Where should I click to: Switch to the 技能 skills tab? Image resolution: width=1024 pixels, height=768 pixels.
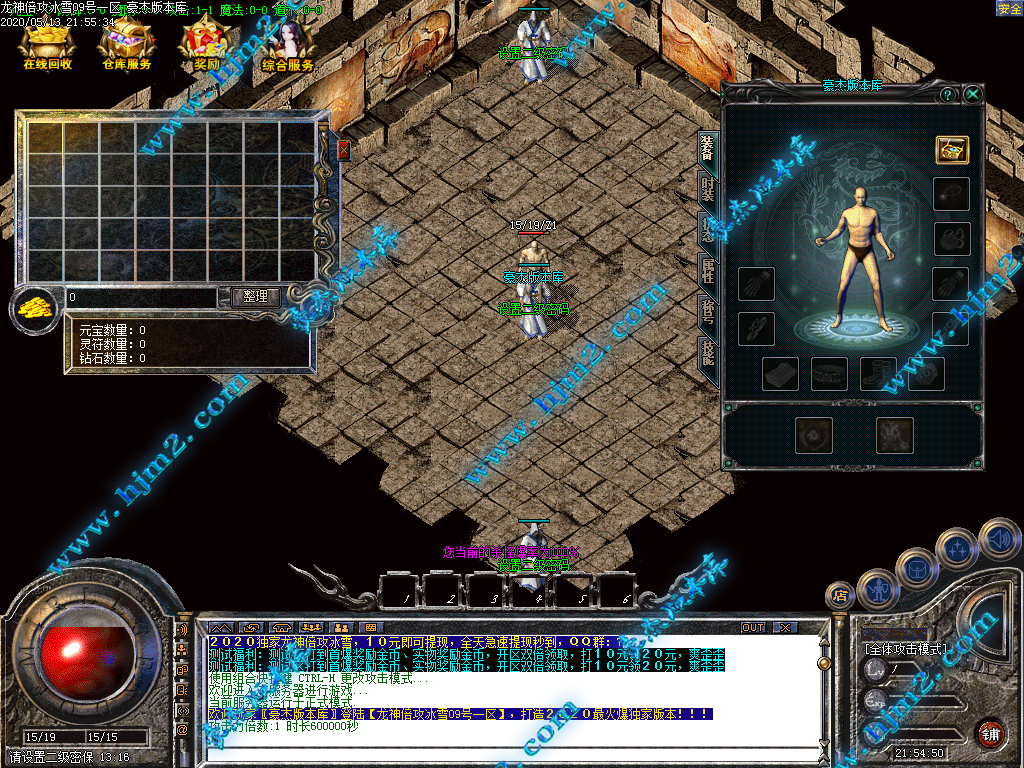click(x=708, y=354)
